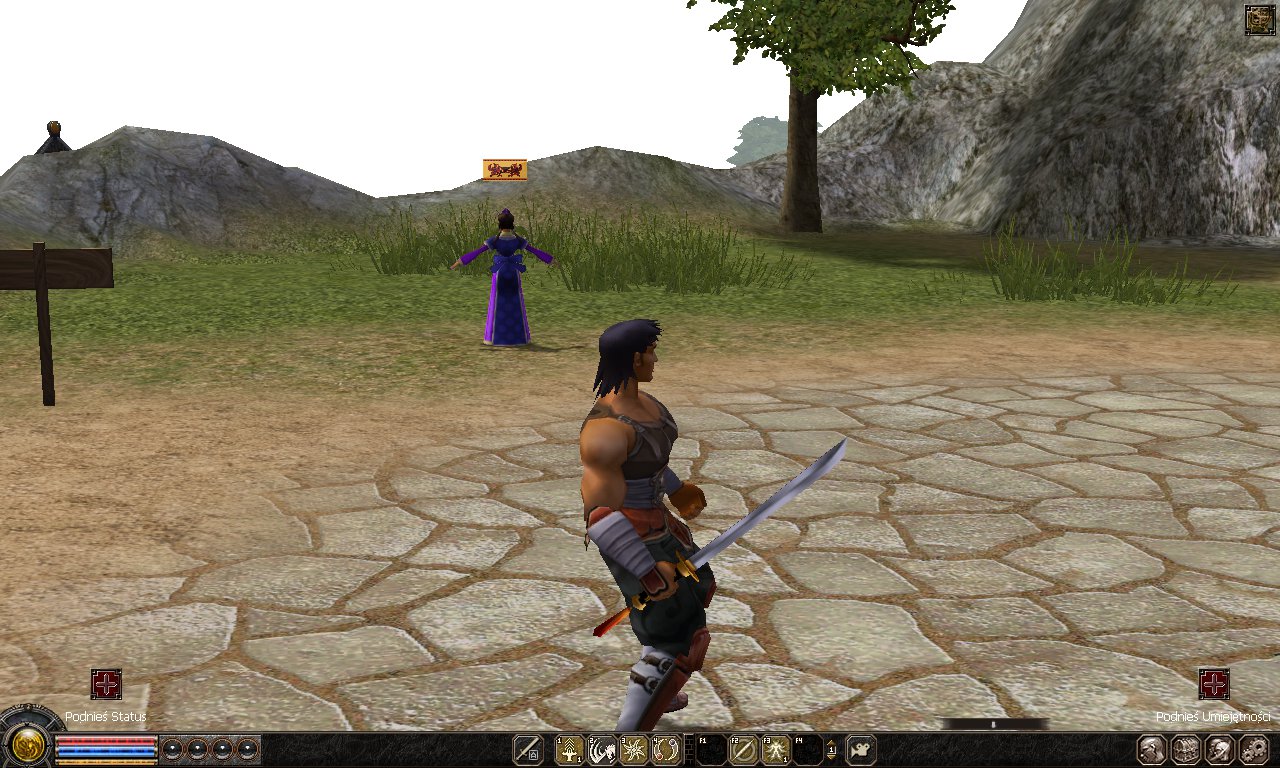Click the helmet icon in bottom-right bar
This screenshot has width=1280, height=768.
(1220, 748)
